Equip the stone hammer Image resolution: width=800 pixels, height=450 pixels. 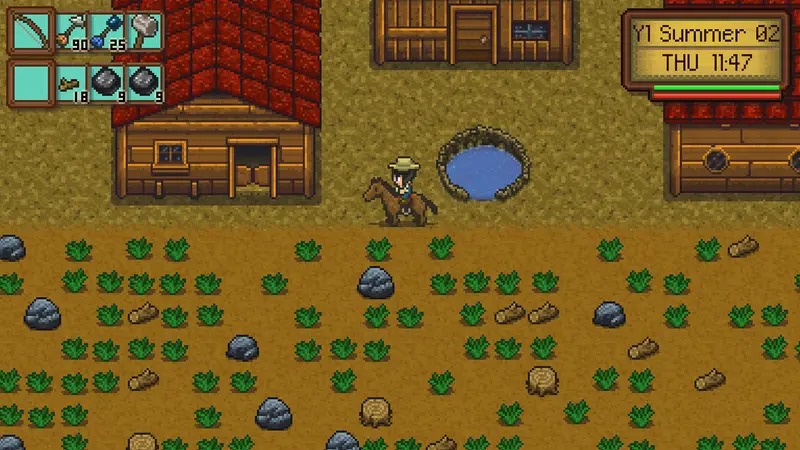point(145,32)
